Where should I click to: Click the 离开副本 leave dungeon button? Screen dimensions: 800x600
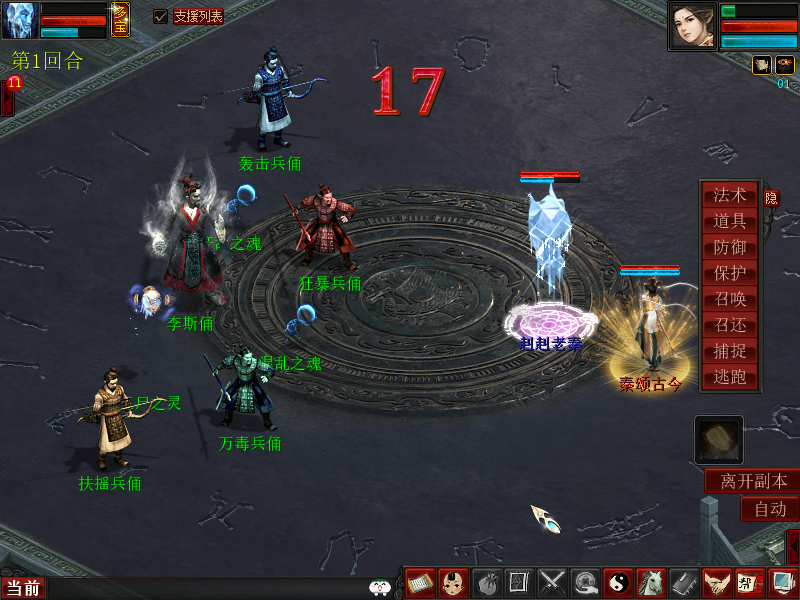coord(753,482)
